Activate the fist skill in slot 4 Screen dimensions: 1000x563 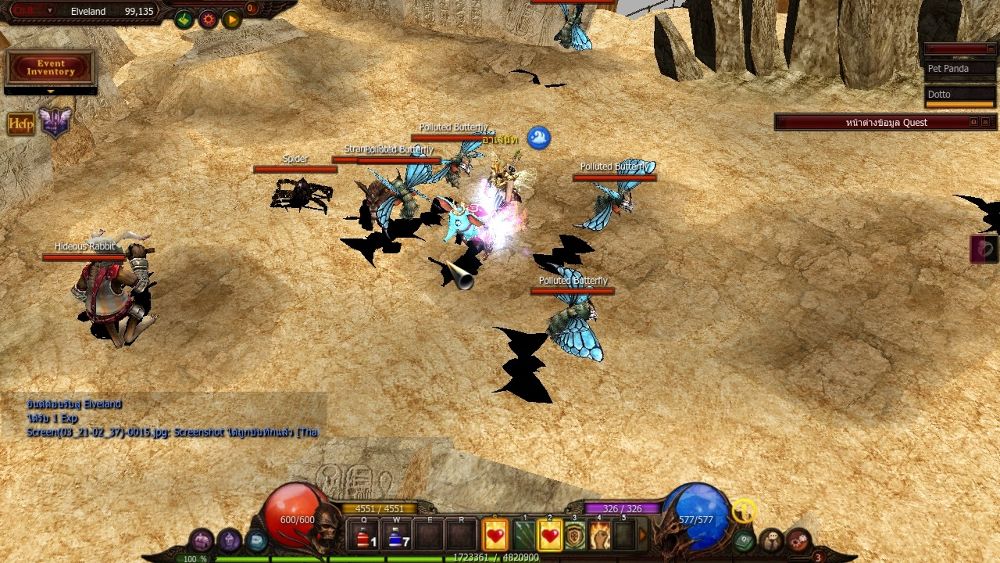[x=600, y=536]
